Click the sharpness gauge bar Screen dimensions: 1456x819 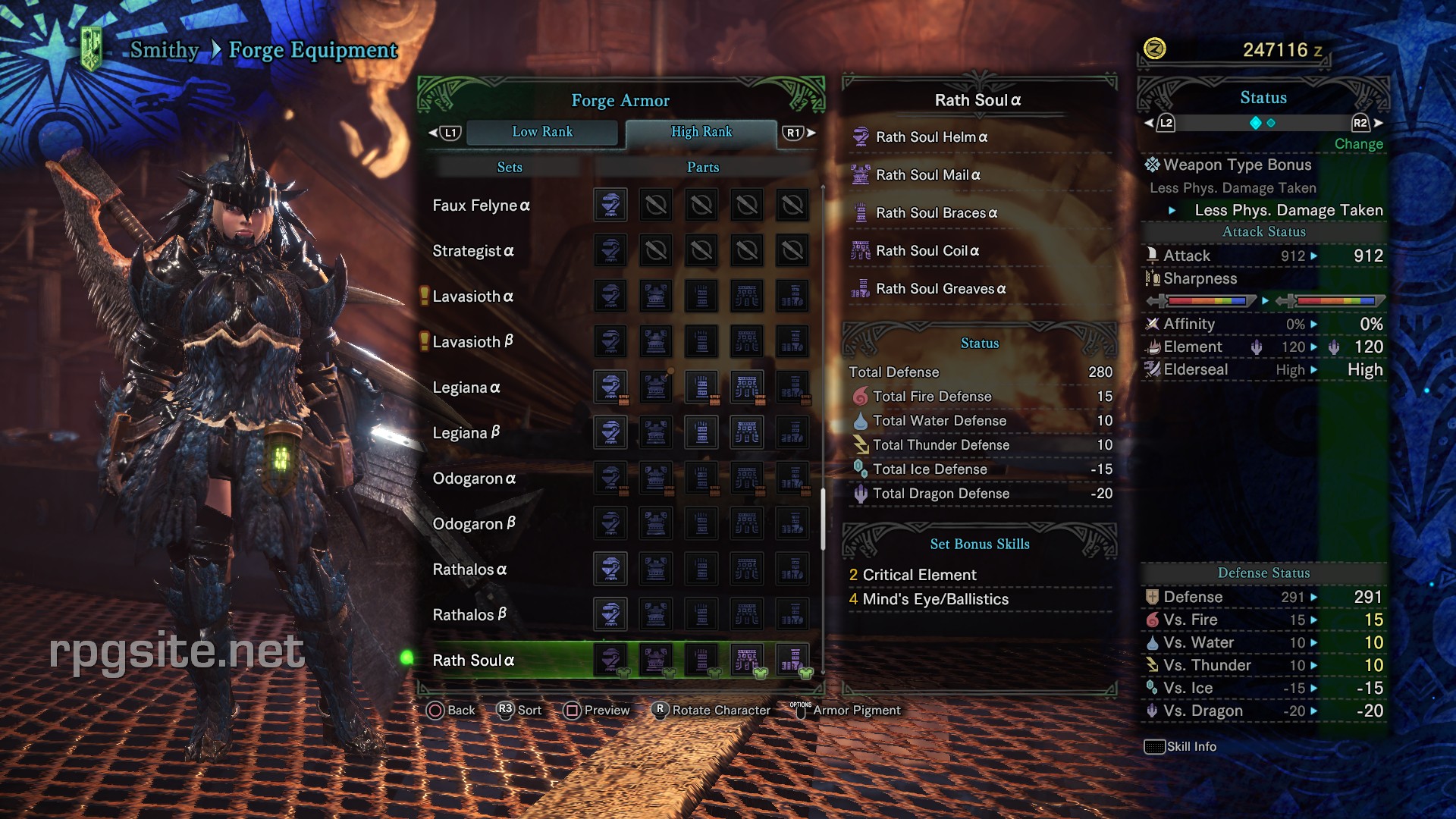pyautogui.click(x=1206, y=301)
